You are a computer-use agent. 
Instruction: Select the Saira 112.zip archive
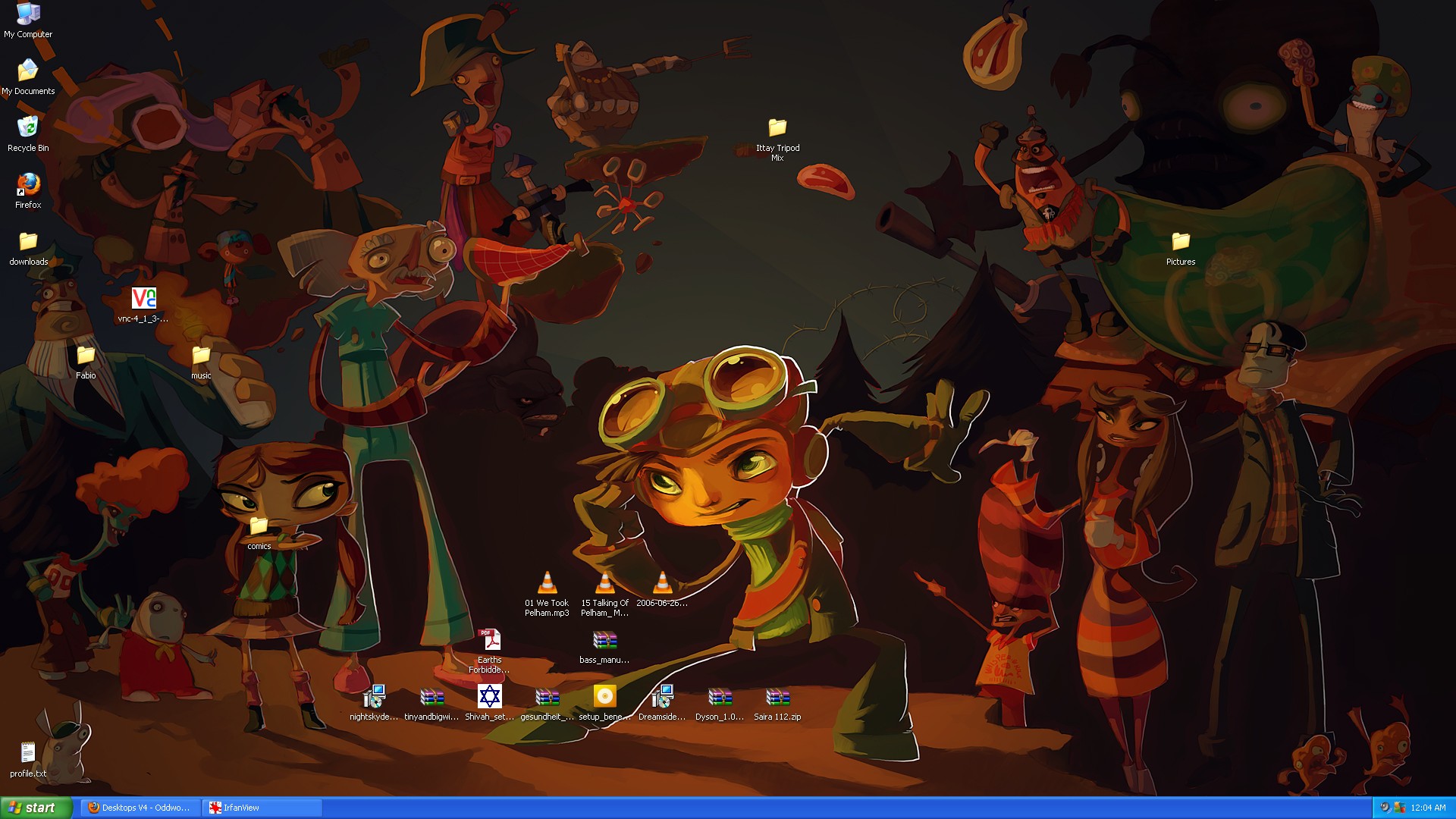pyautogui.click(x=777, y=697)
